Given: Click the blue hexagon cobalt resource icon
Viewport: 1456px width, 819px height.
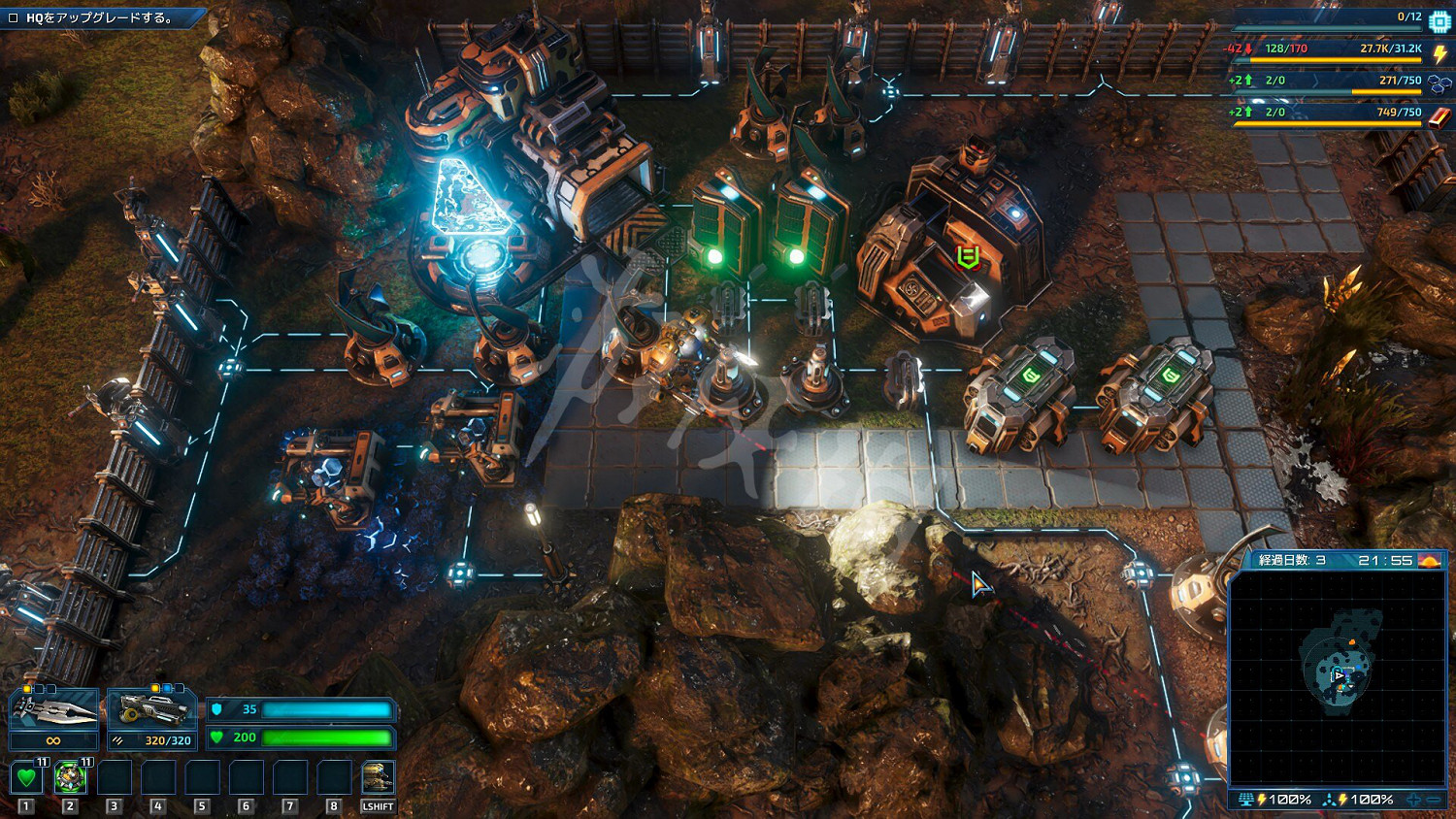Looking at the screenshot, I should (1439, 85).
